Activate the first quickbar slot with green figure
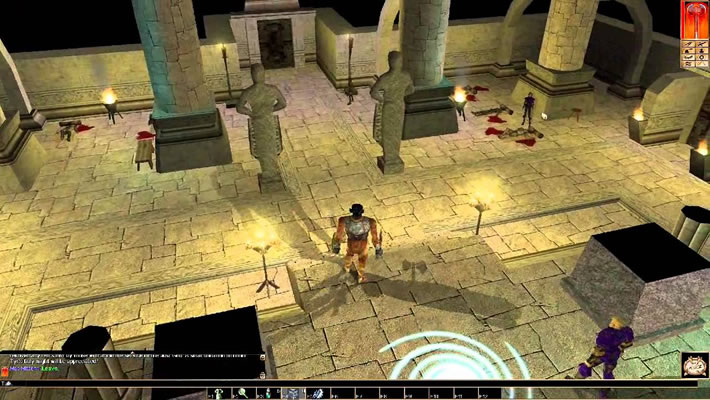This screenshot has width=710, height=400. pos(219,394)
